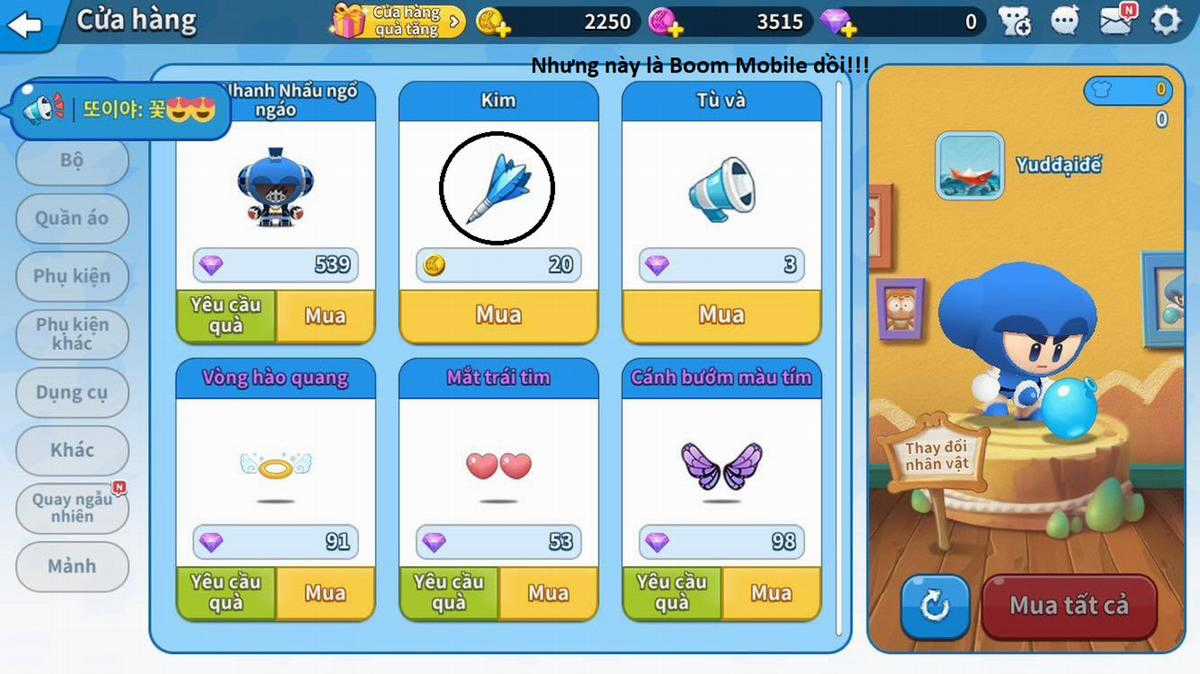Request Vòng hào quang as a gift
Screen dimensions: 1200x674
226,592
